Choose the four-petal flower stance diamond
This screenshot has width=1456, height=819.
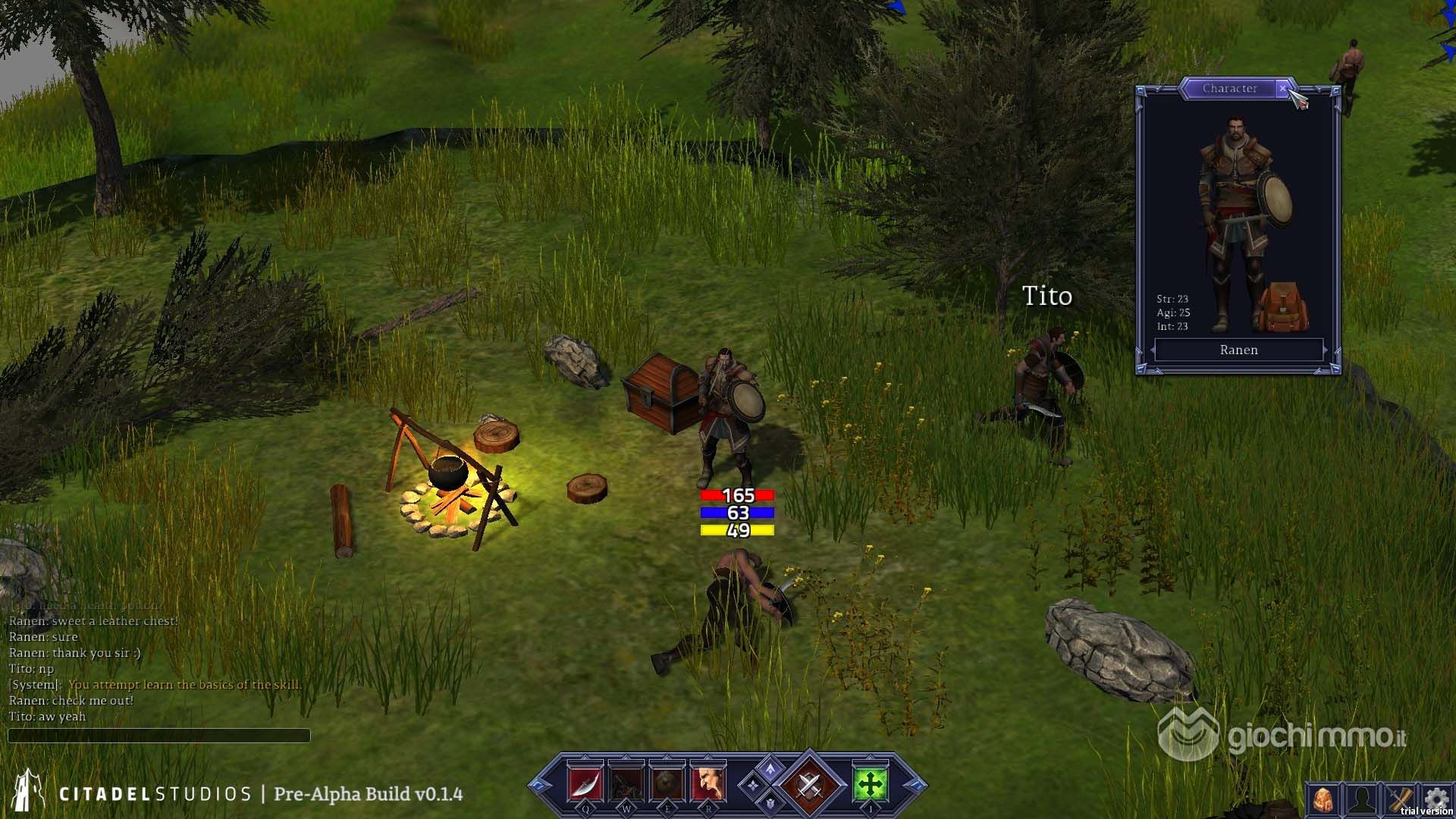tap(753, 786)
